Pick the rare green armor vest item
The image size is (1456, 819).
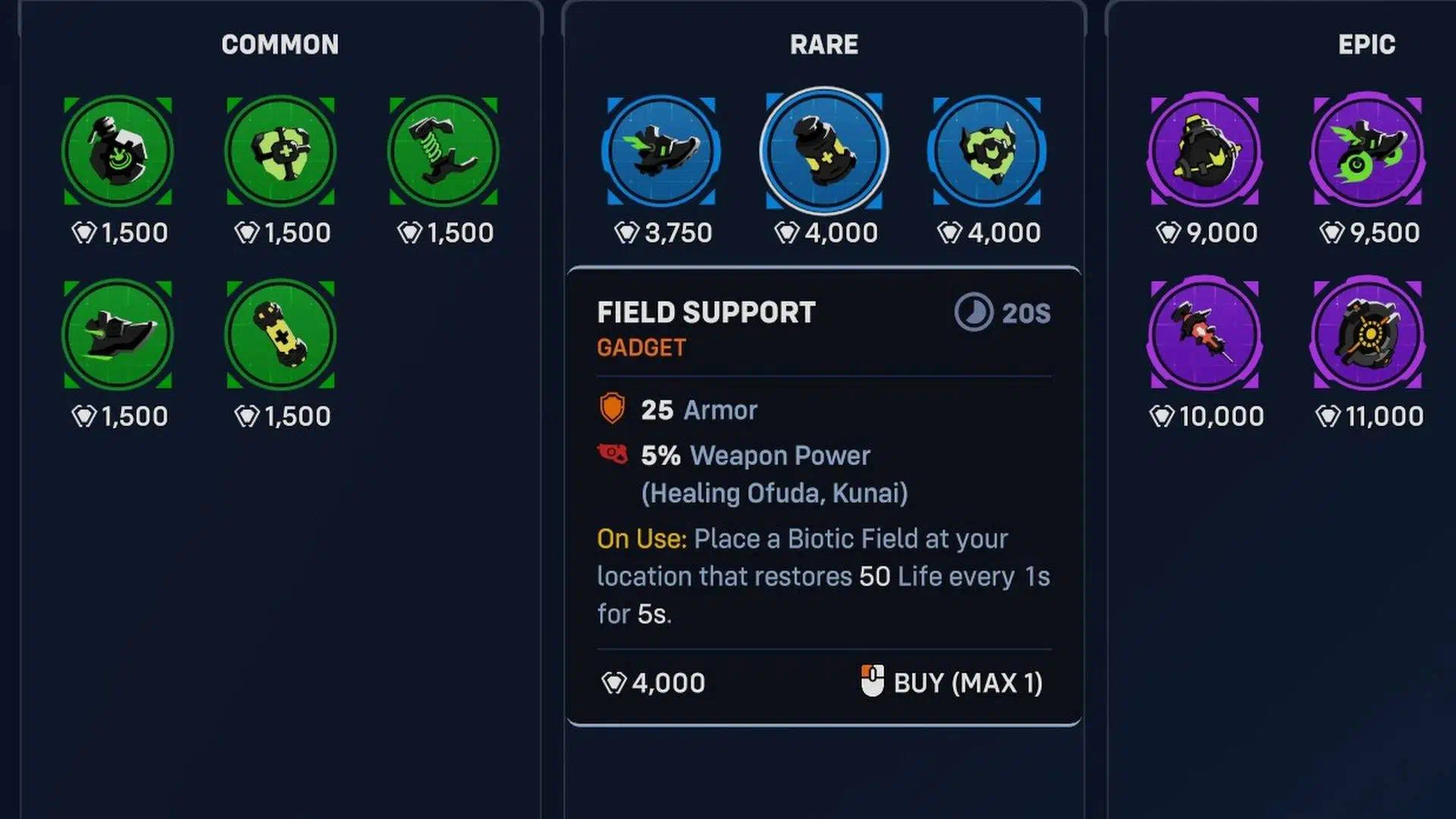[x=987, y=151]
